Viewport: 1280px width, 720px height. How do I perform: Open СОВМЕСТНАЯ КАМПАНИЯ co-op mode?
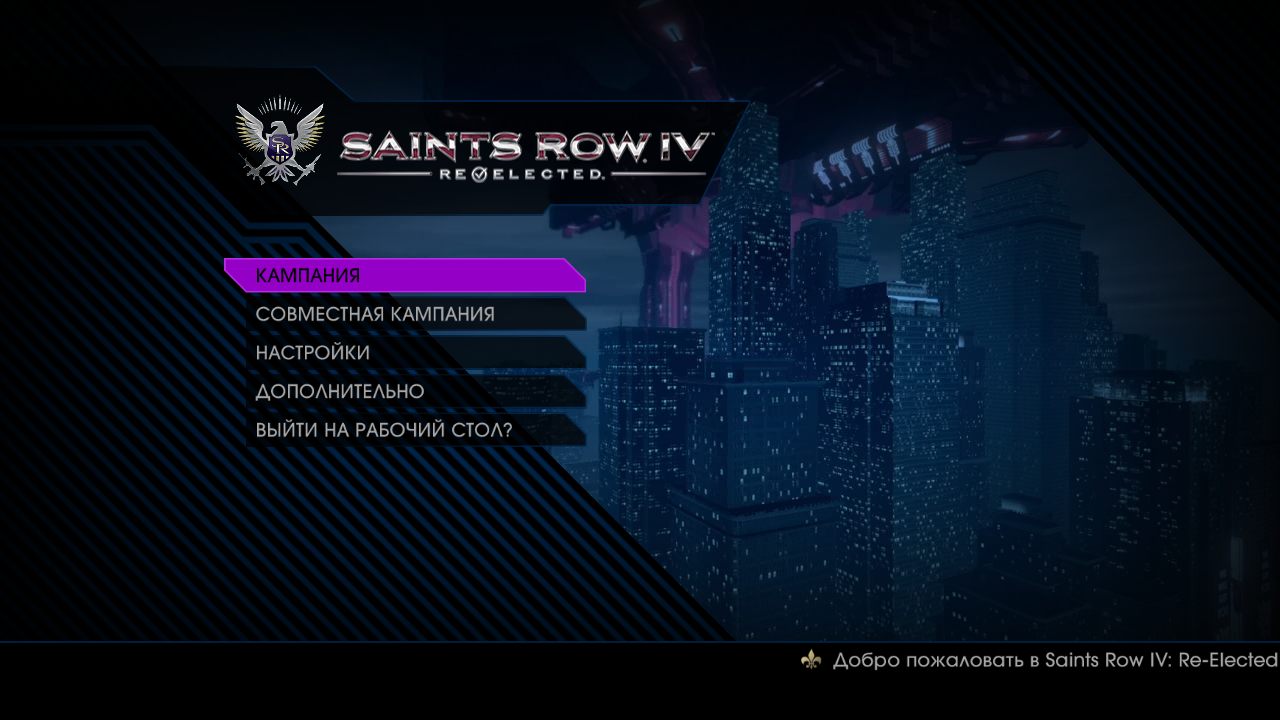(x=375, y=313)
